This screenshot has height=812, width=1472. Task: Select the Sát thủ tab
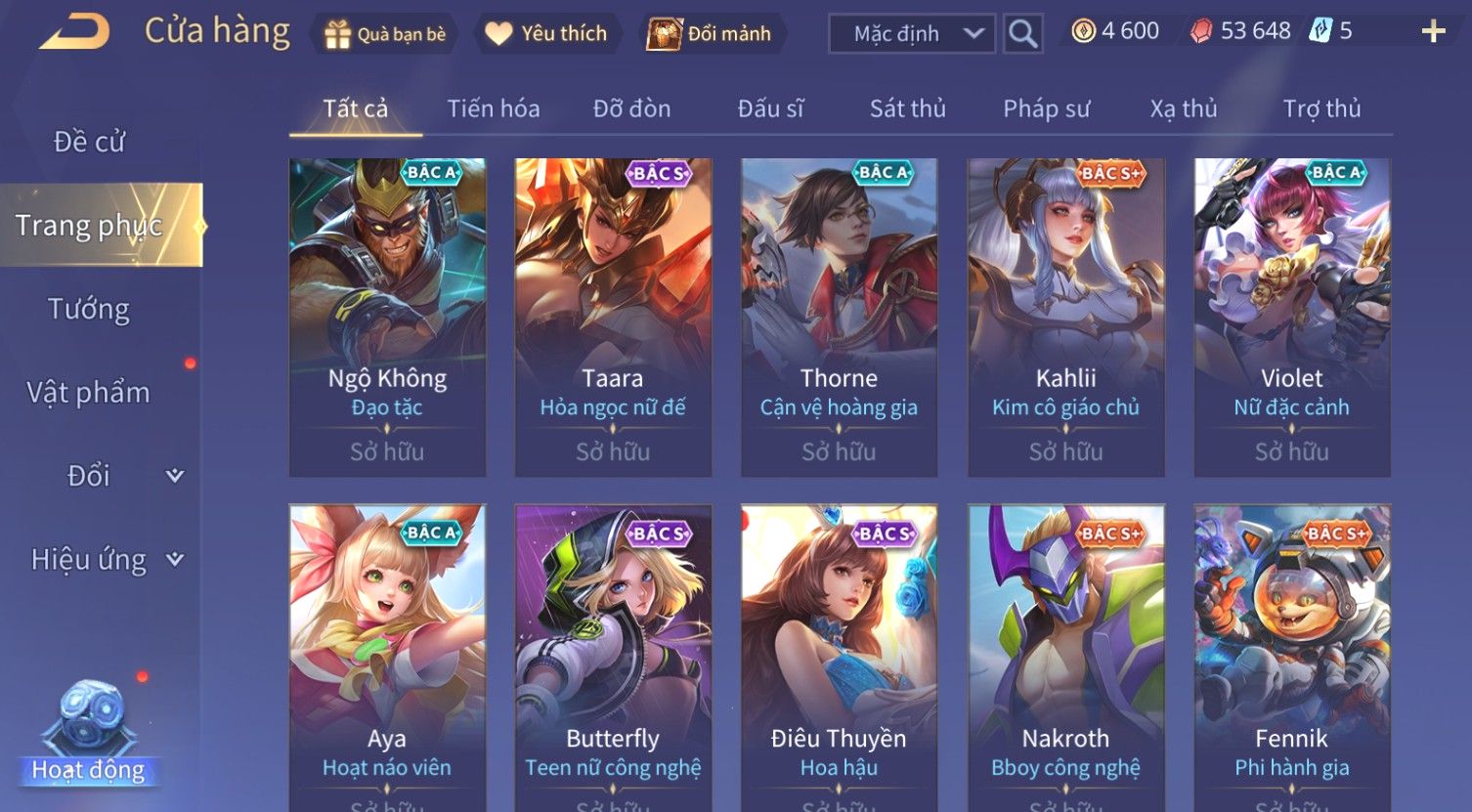click(x=907, y=108)
